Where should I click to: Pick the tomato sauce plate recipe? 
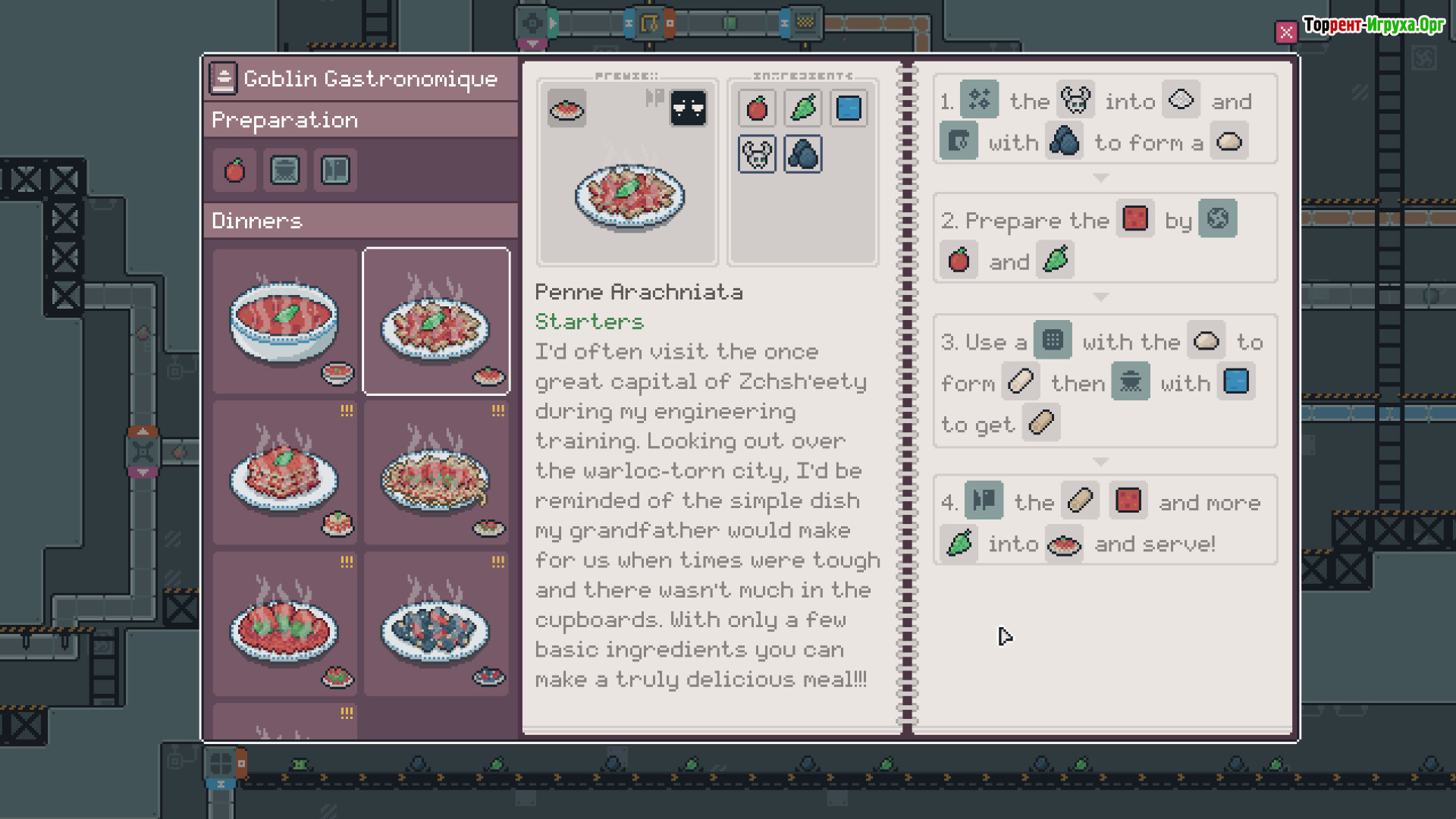coord(285,623)
